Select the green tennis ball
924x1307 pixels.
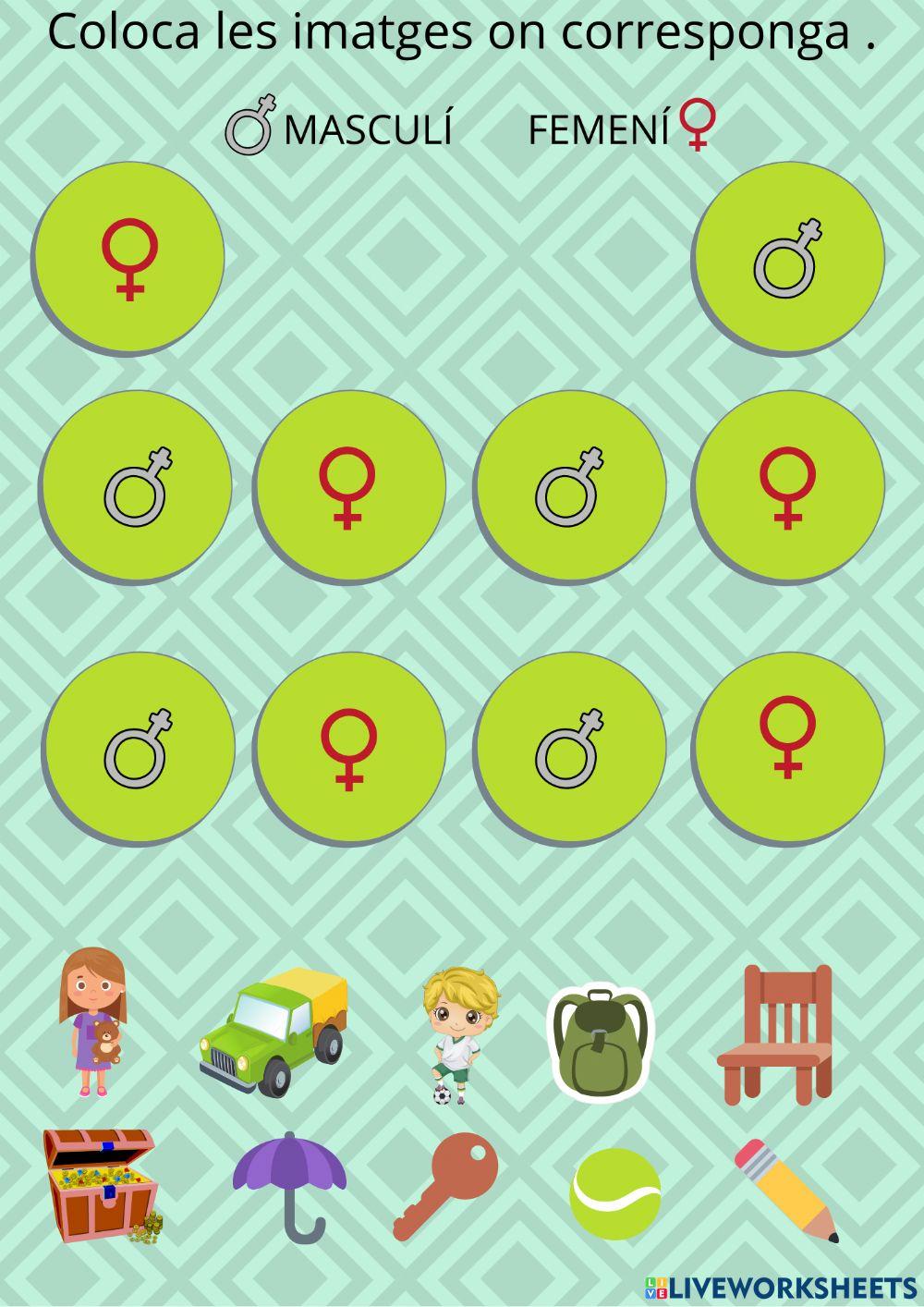615,1193
